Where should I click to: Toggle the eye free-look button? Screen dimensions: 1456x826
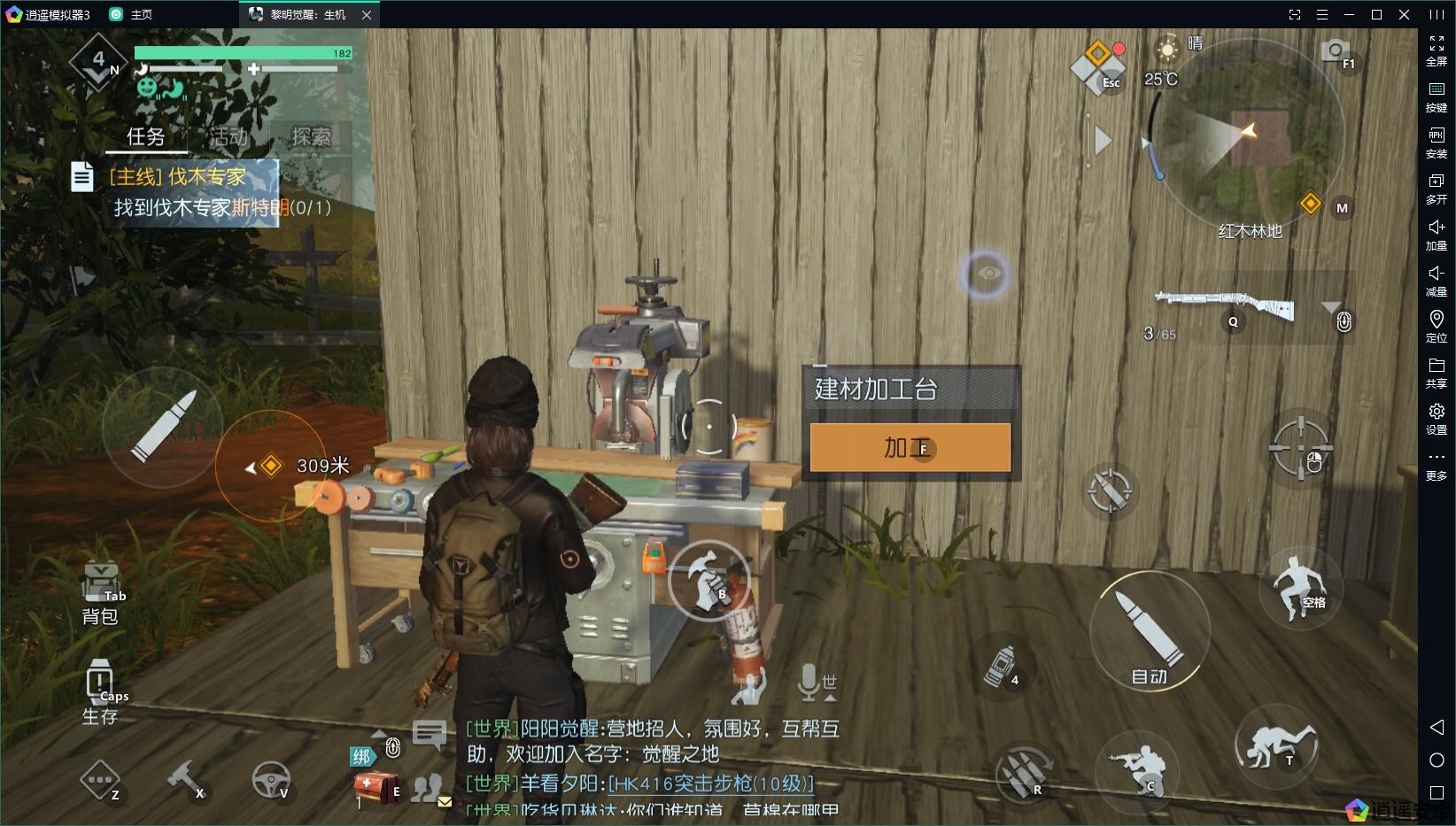click(988, 274)
